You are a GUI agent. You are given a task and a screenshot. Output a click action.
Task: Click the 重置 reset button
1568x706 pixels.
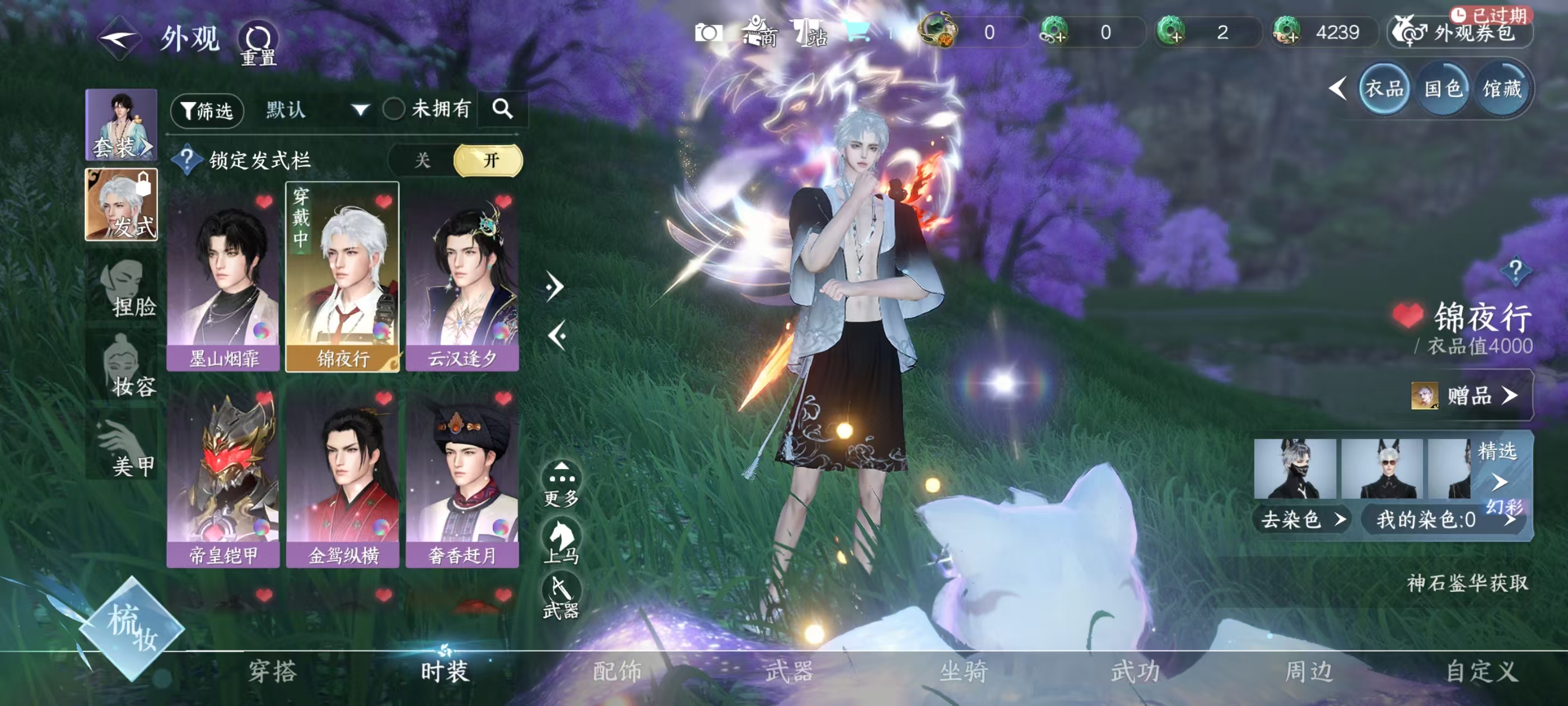click(x=258, y=44)
